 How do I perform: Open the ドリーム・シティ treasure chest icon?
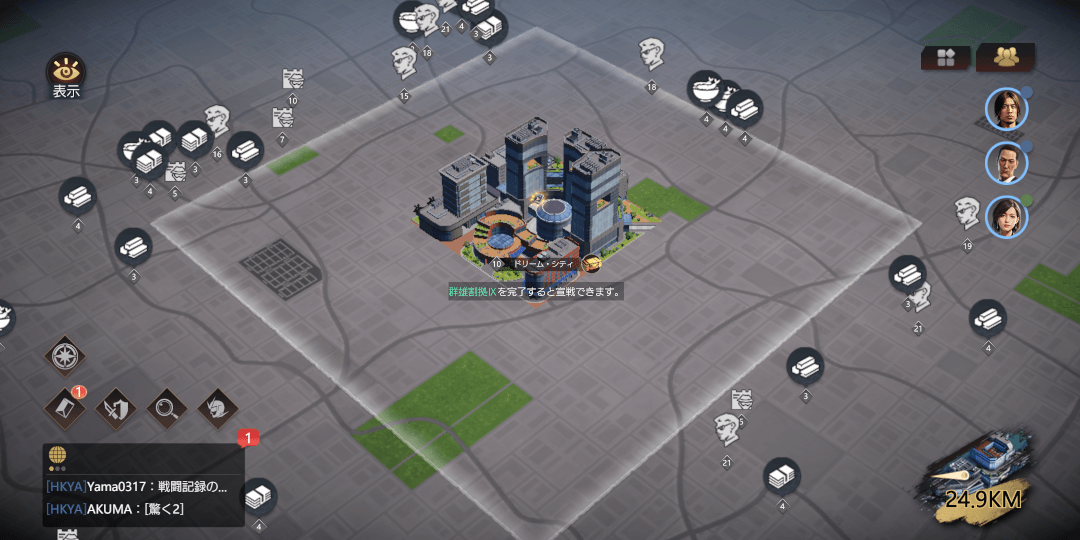[592, 264]
